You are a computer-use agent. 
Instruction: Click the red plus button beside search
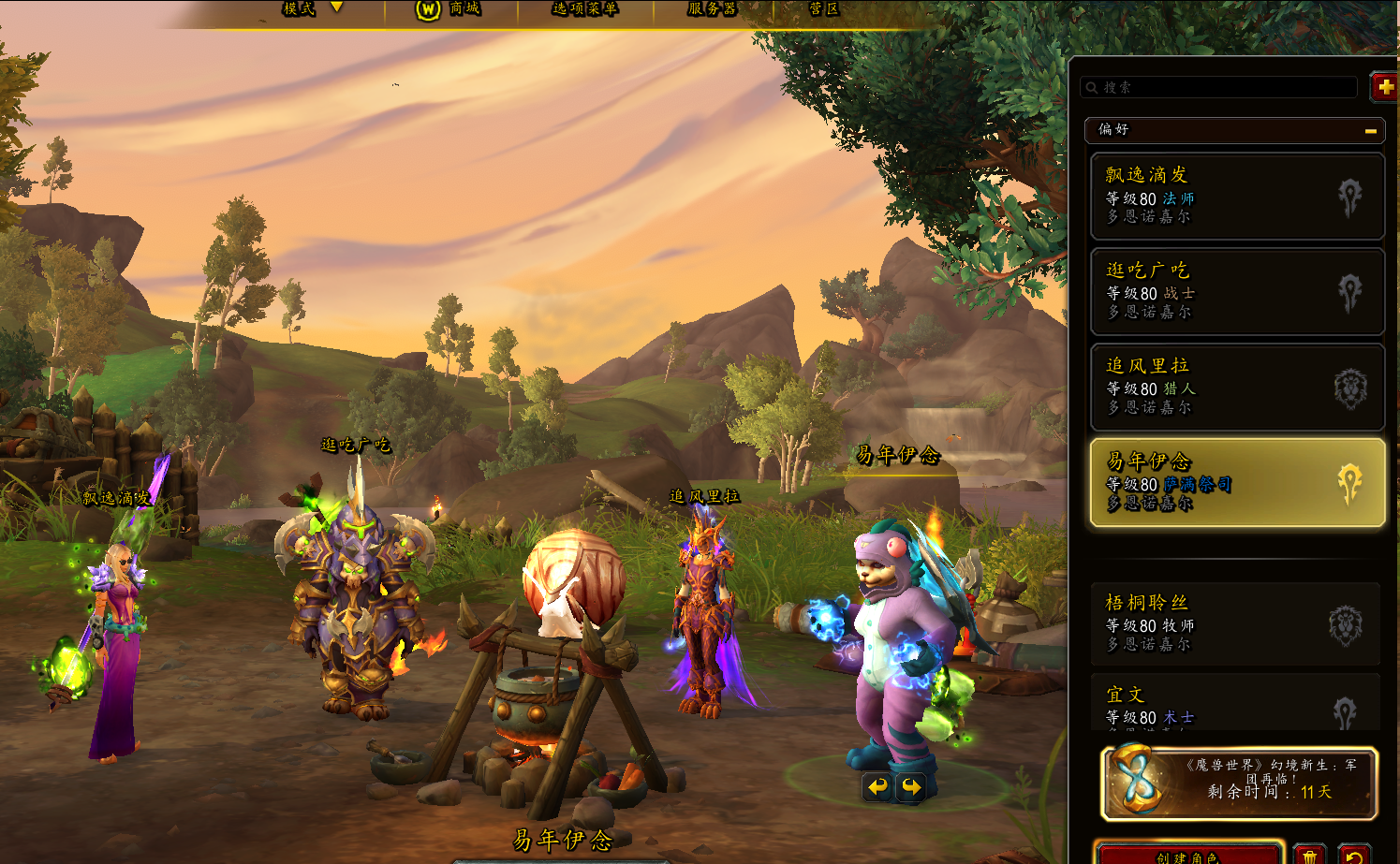coord(1384,87)
